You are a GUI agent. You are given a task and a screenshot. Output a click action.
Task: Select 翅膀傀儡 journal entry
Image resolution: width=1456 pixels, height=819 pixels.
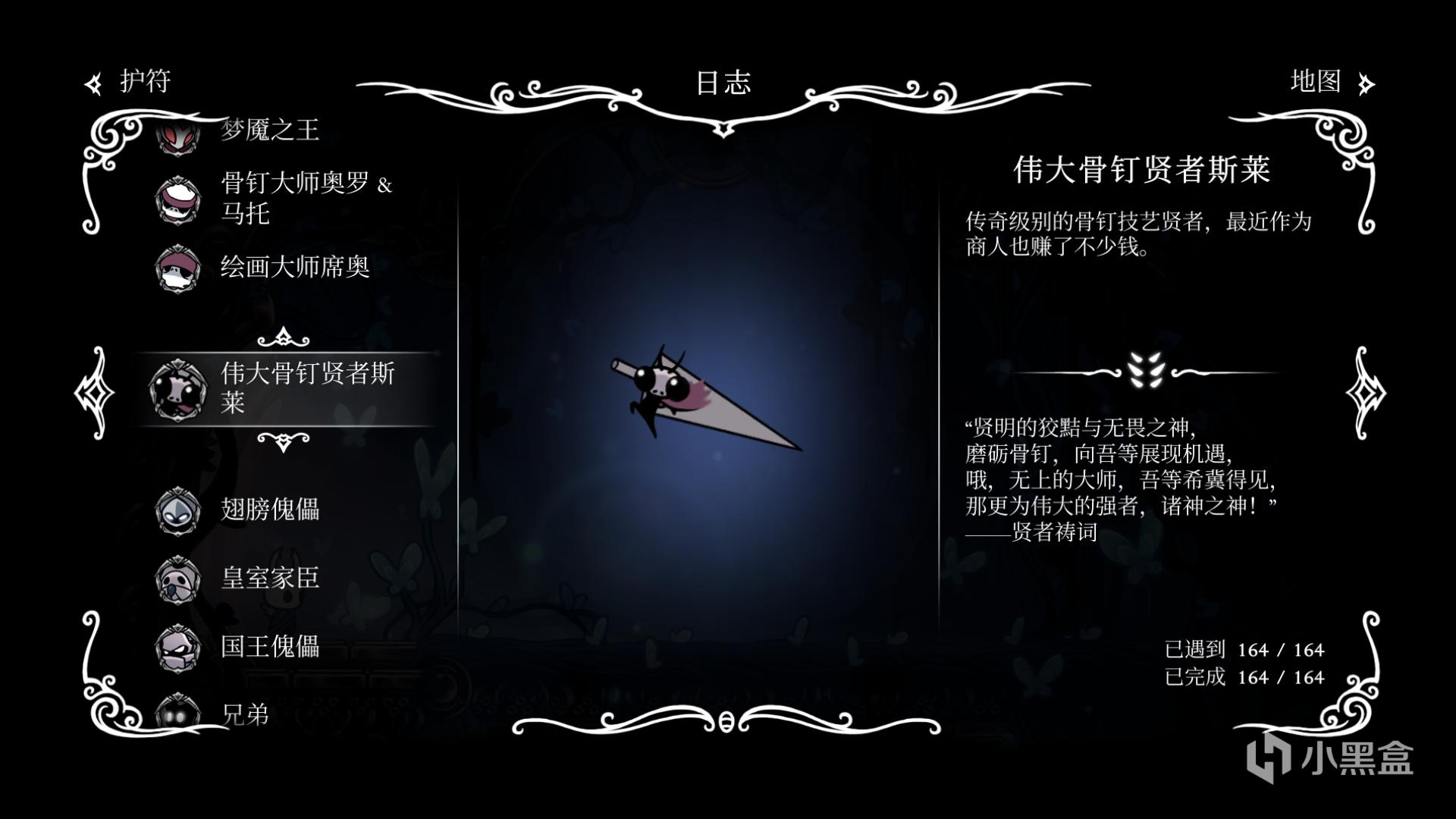pos(269,509)
